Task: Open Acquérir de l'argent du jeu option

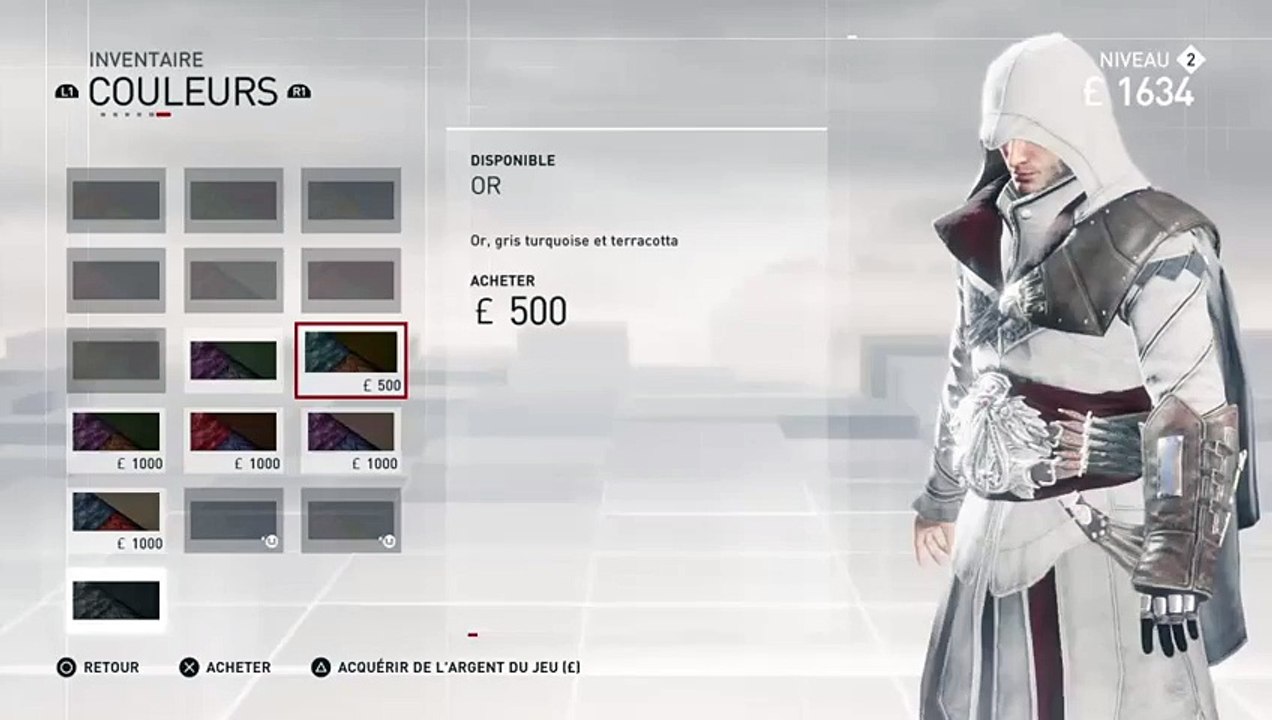Action: coord(446,667)
